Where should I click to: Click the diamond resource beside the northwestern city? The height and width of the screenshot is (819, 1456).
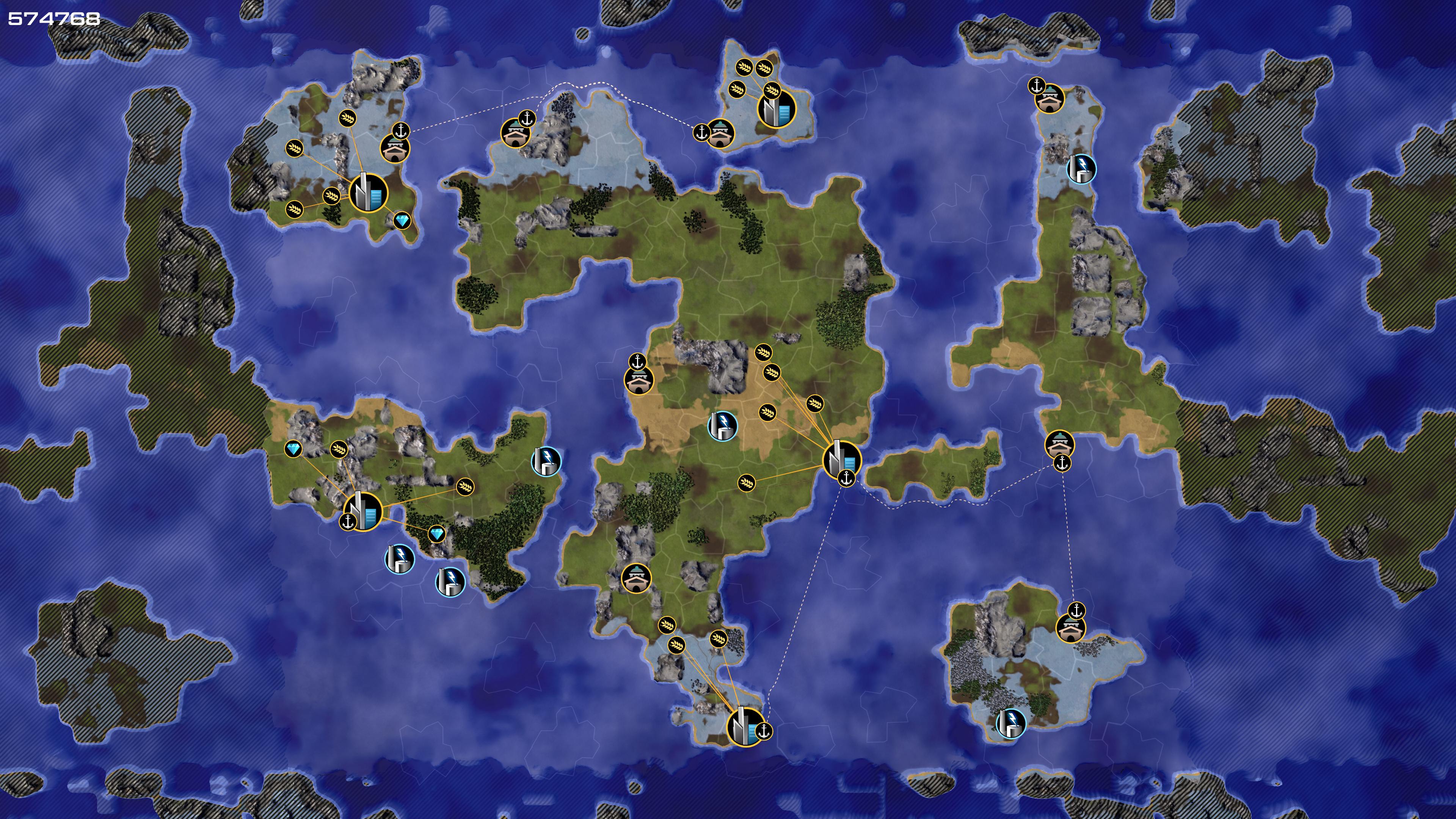pyautogui.click(x=402, y=220)
